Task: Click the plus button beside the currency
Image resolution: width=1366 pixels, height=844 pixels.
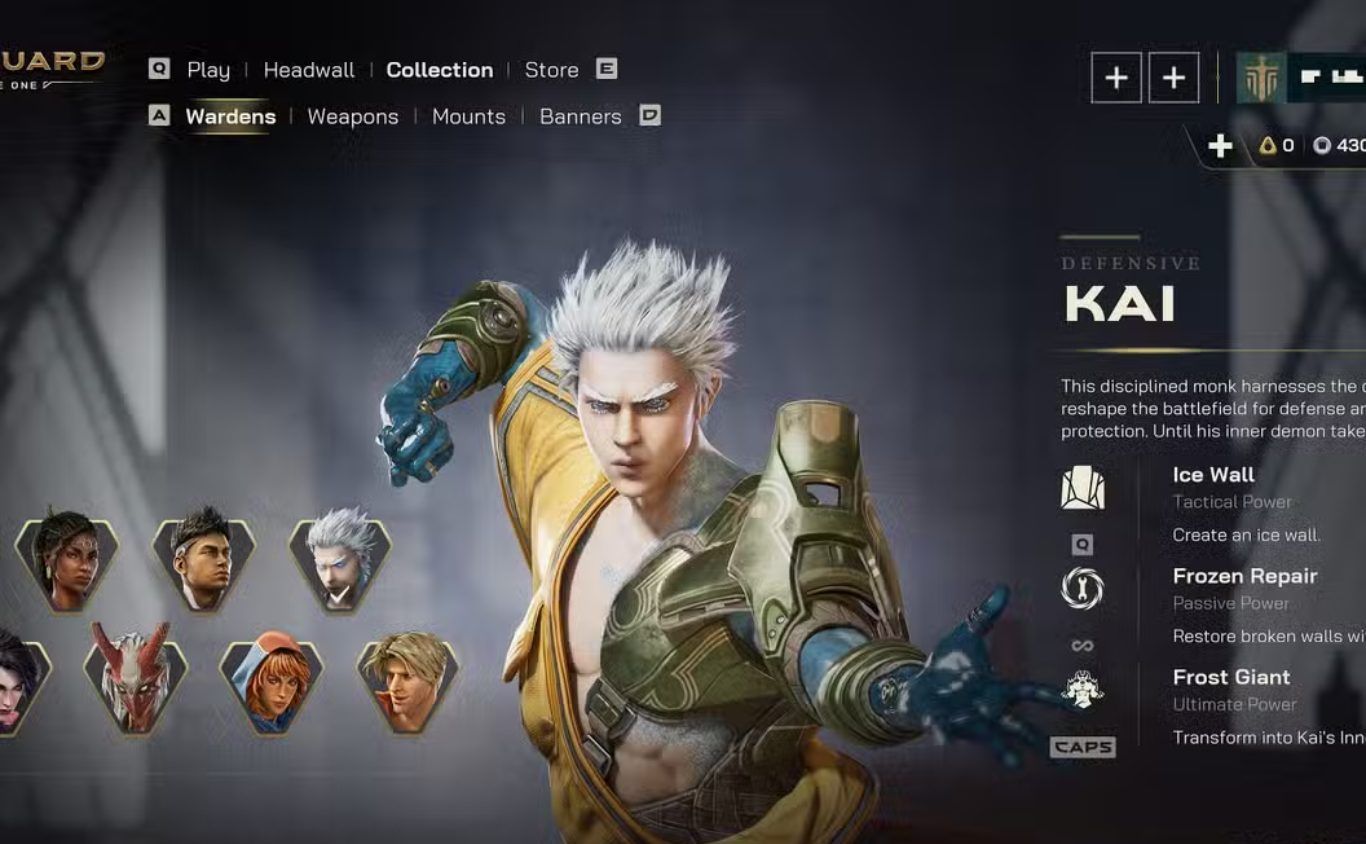Action: (1220, 146)
